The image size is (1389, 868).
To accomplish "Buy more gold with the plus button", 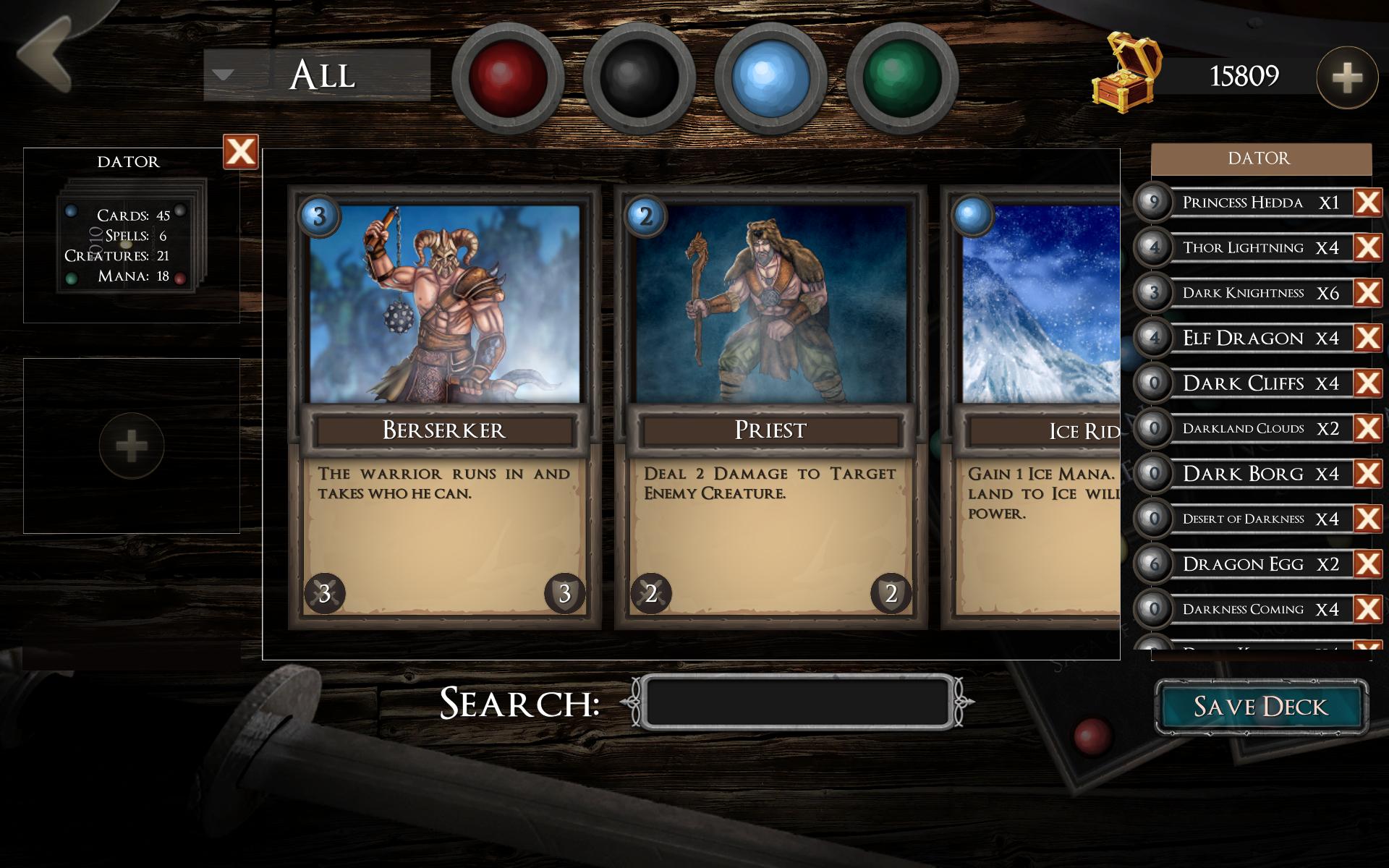I will [x=1346, y=77].
